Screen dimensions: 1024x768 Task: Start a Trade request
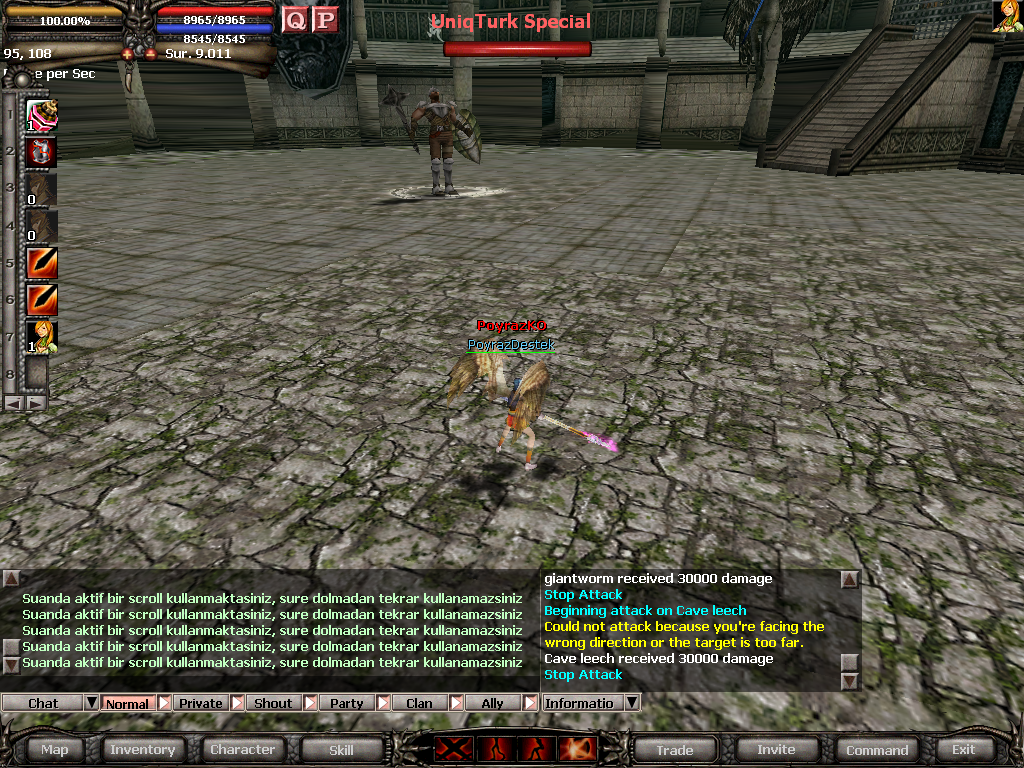(x=674, y=749)
